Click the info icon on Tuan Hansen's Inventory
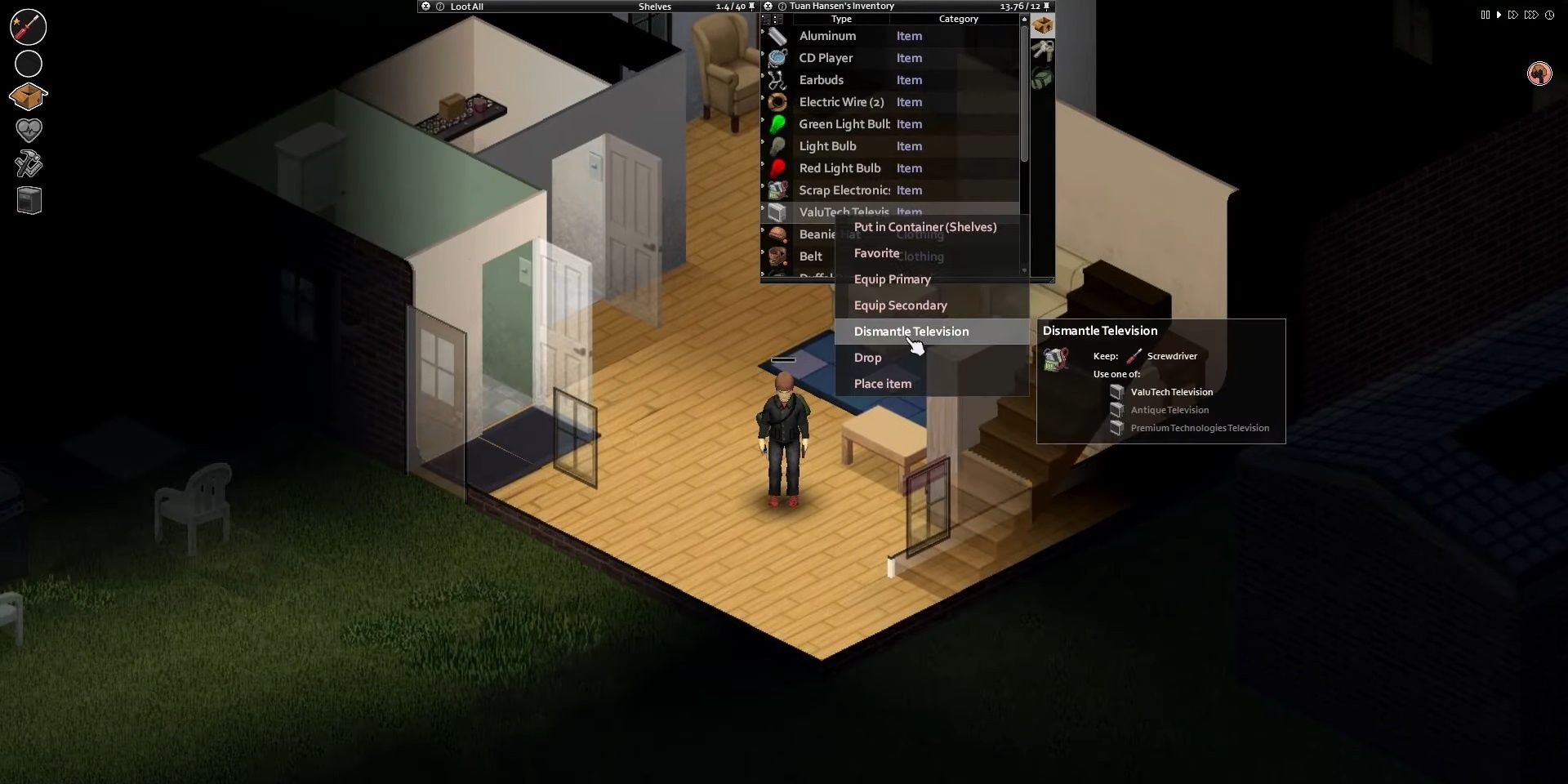The image size is (1568, 784). [782, 7]
